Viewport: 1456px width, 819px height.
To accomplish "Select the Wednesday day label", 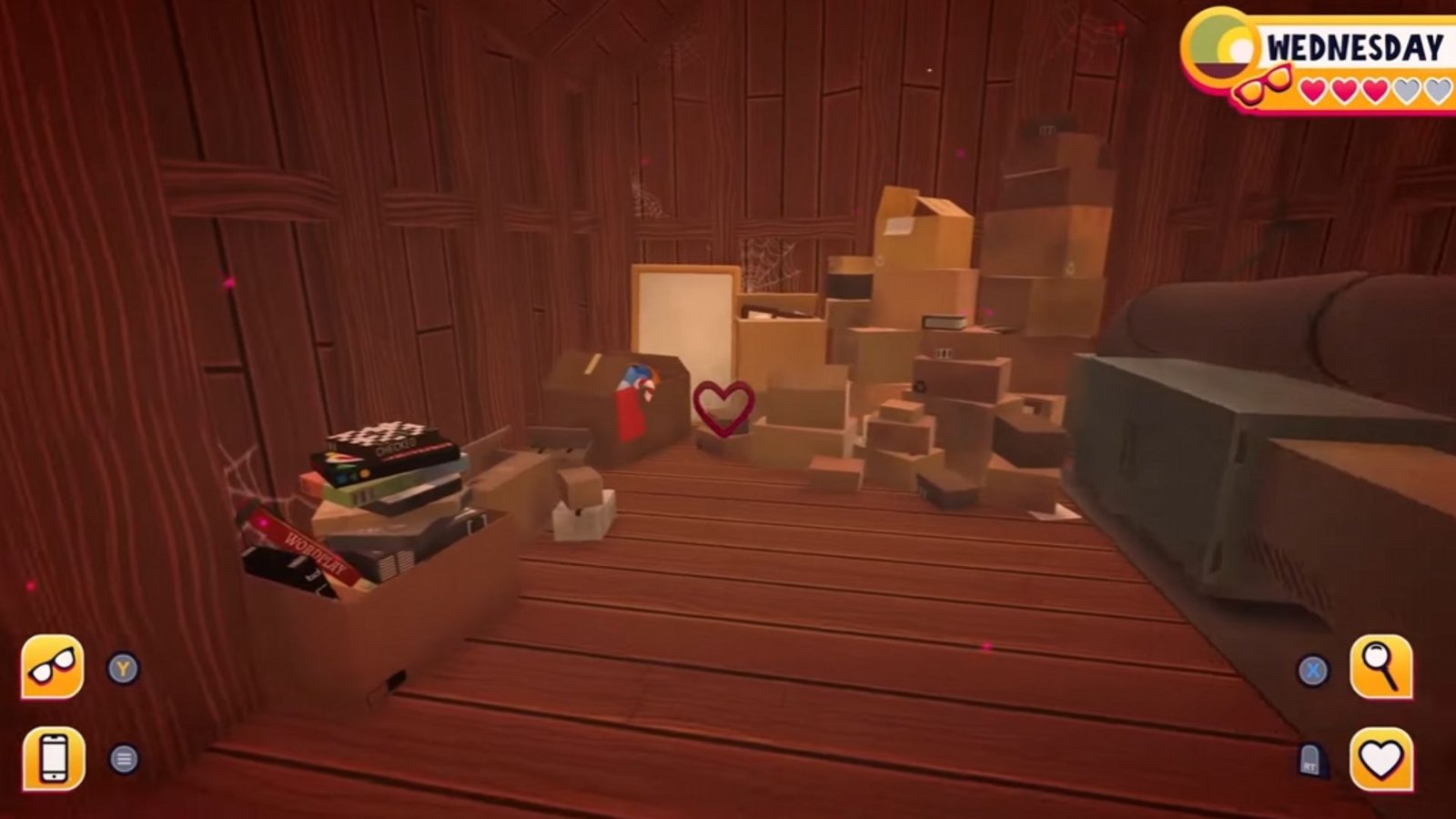I will [1357, 45].
